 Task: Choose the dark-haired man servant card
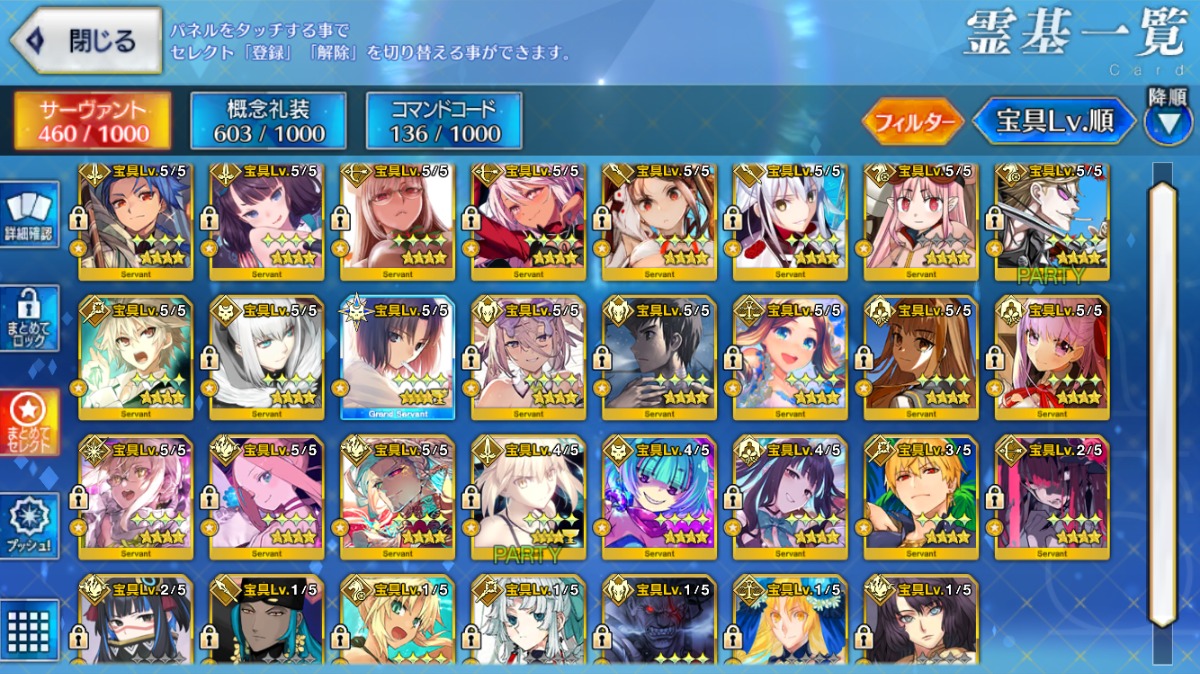[x=659, y=357]
